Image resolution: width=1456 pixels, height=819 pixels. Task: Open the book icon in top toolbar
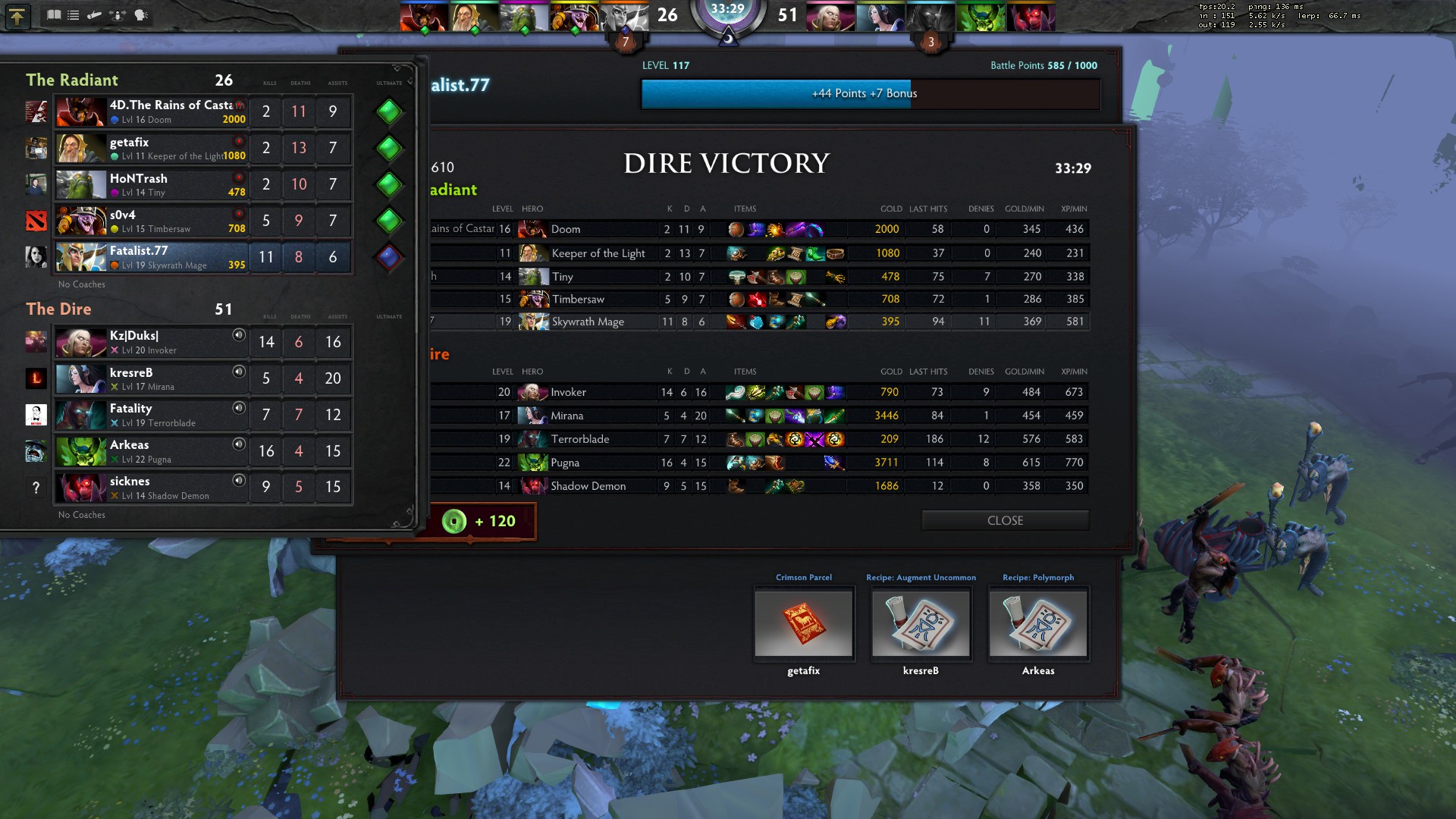tap(54, 14)
